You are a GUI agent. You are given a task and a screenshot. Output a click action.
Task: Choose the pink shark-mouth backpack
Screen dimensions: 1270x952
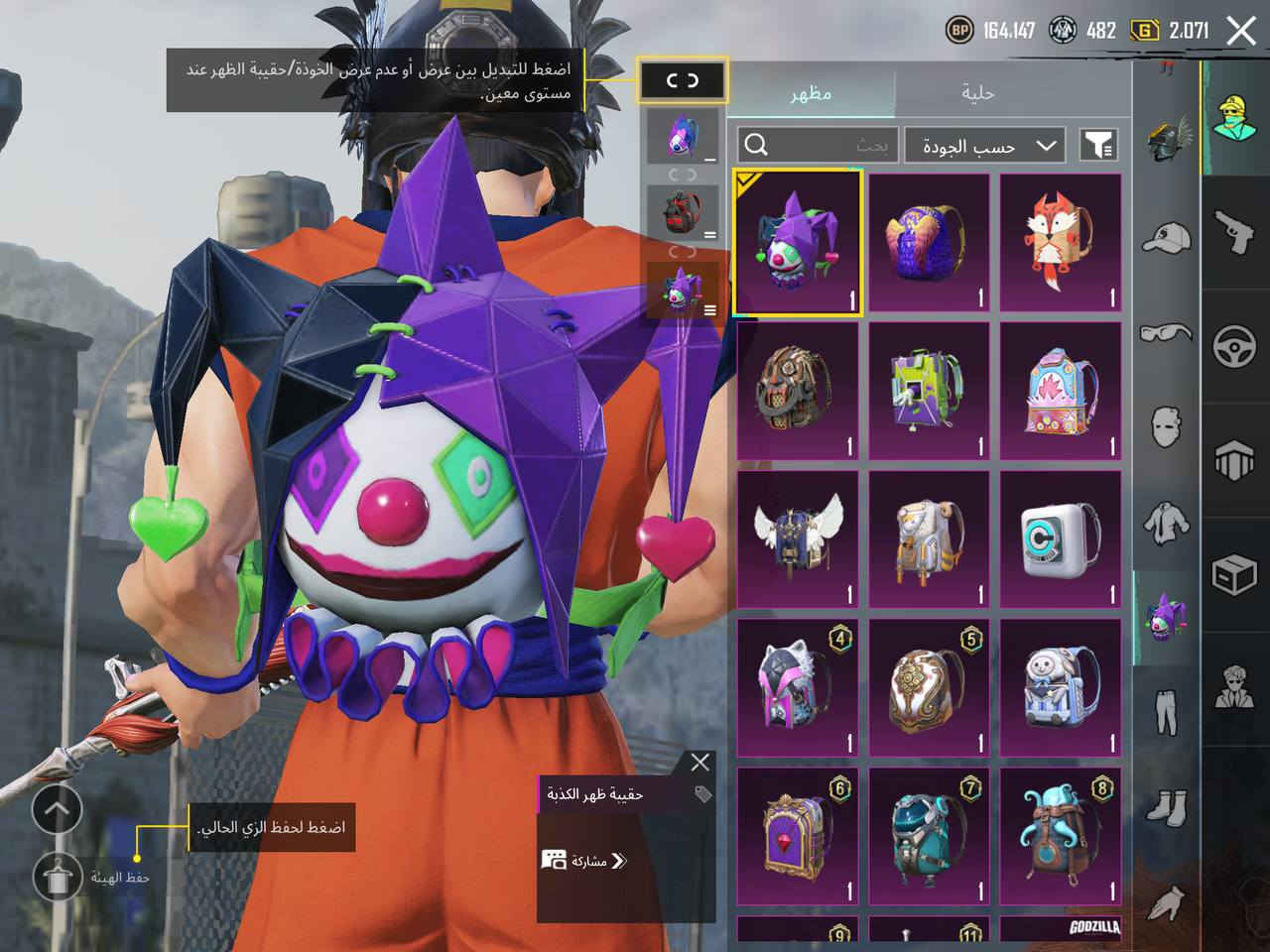tap(1061, 391)
